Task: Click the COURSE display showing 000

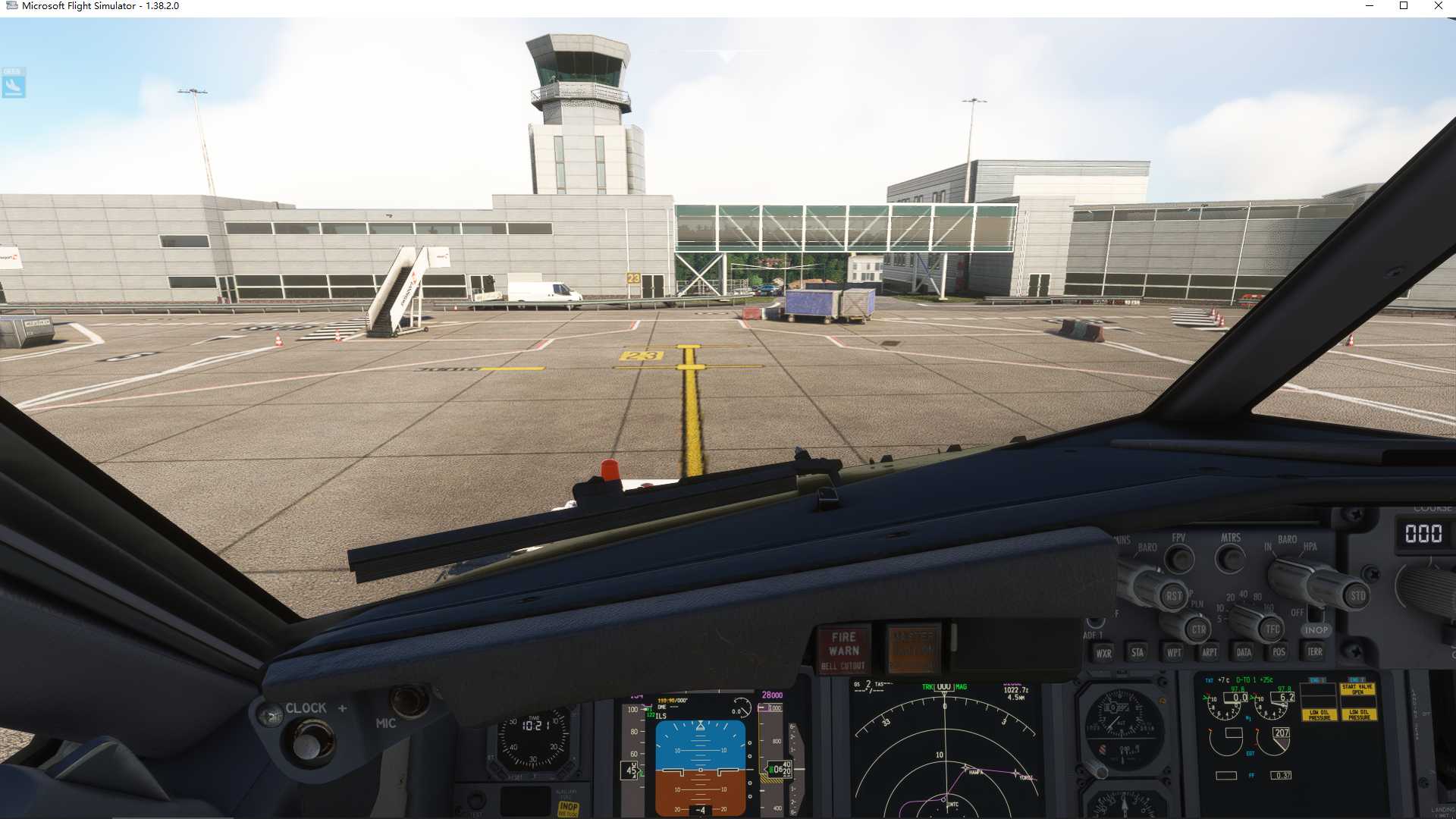Action: click(1424, 533)
